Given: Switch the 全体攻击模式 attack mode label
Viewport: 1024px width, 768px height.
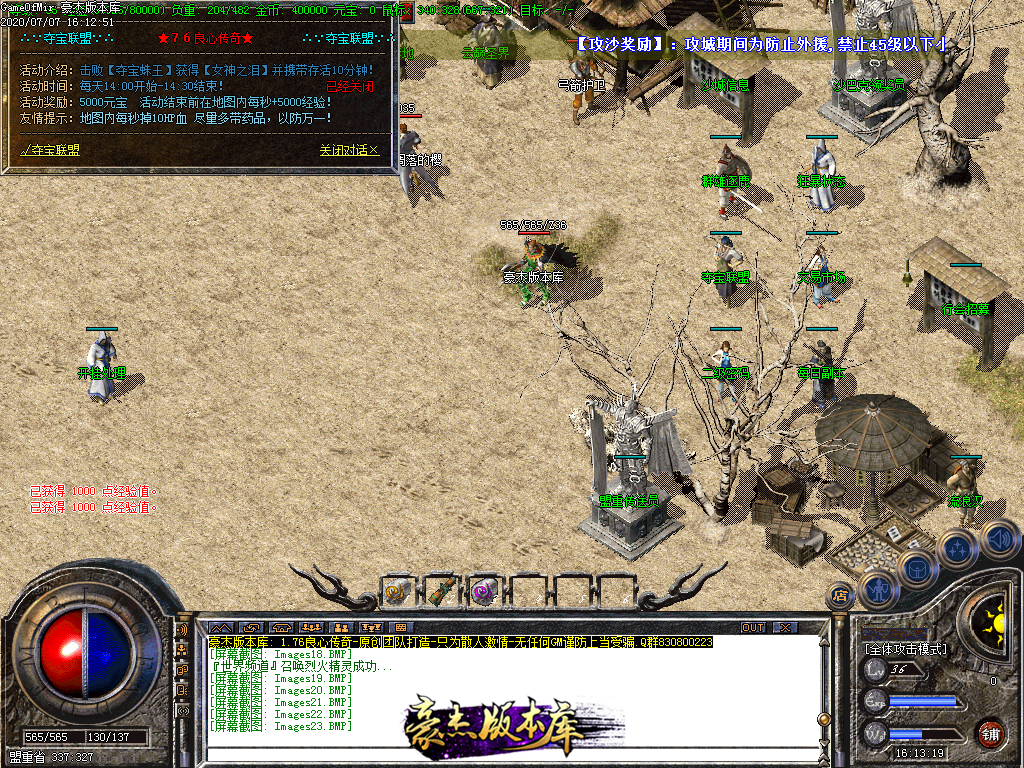Looking at the screenshot, I should point(904,649).
